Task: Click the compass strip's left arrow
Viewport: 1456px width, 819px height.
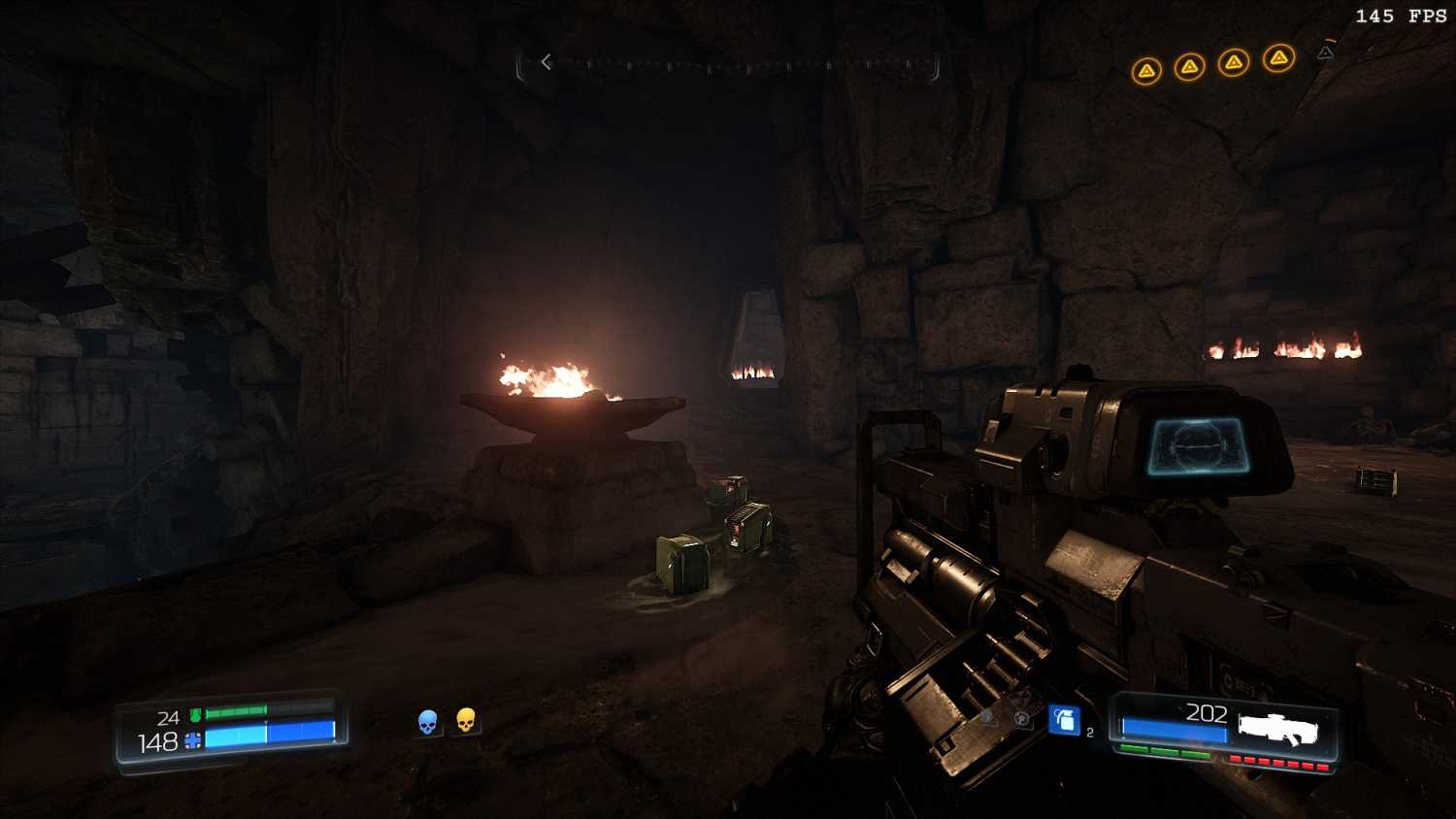Action: click(x=546, y=62)
